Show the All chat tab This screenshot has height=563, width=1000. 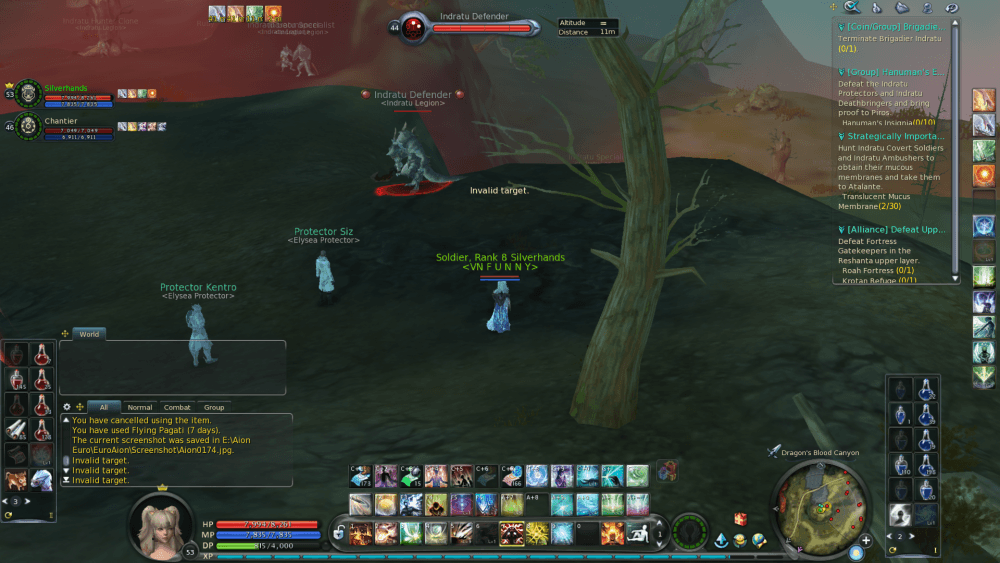(103, 407)
